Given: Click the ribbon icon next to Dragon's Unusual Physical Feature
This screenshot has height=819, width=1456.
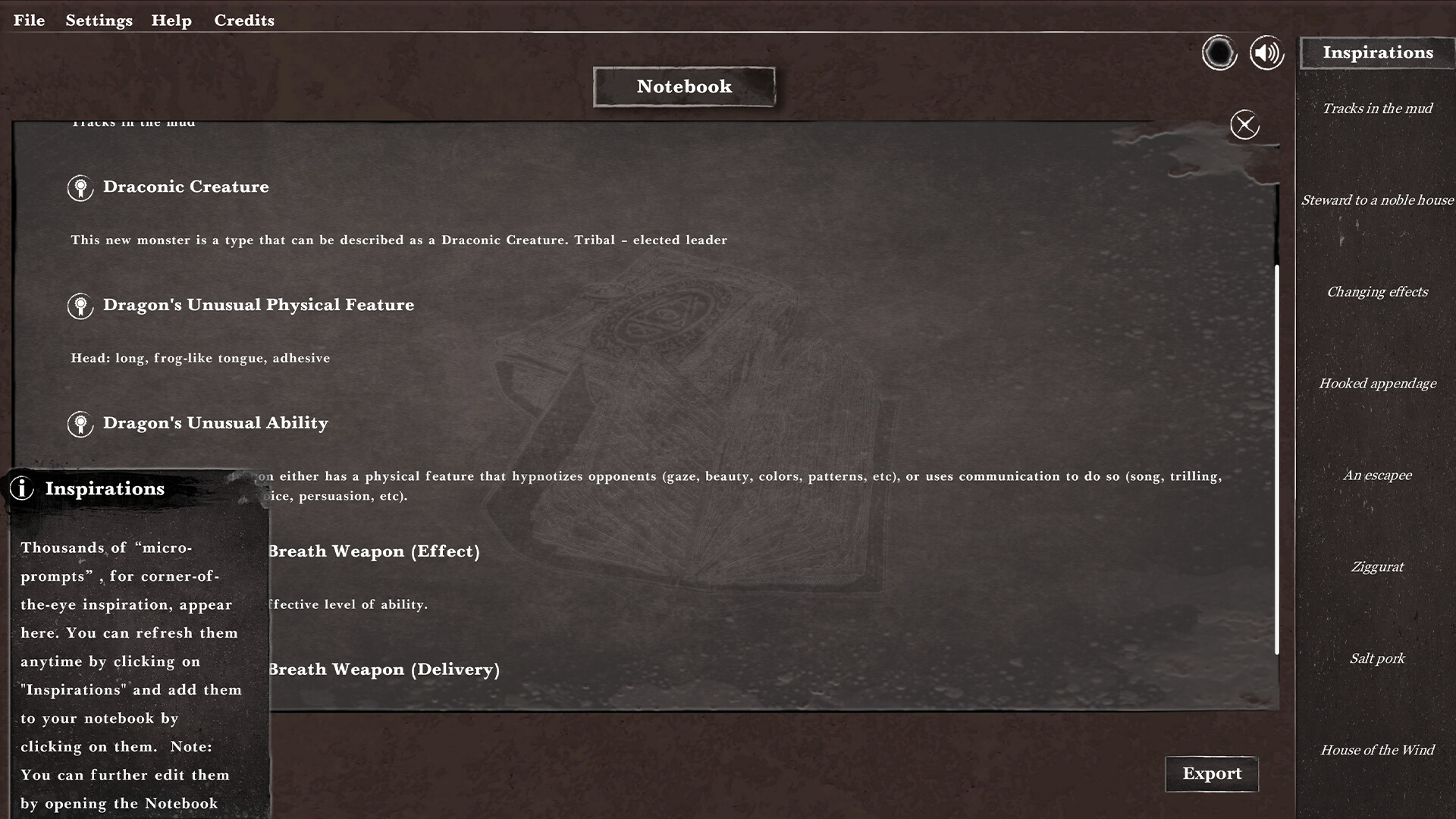Looking at the screenshot, I should 80,306.
